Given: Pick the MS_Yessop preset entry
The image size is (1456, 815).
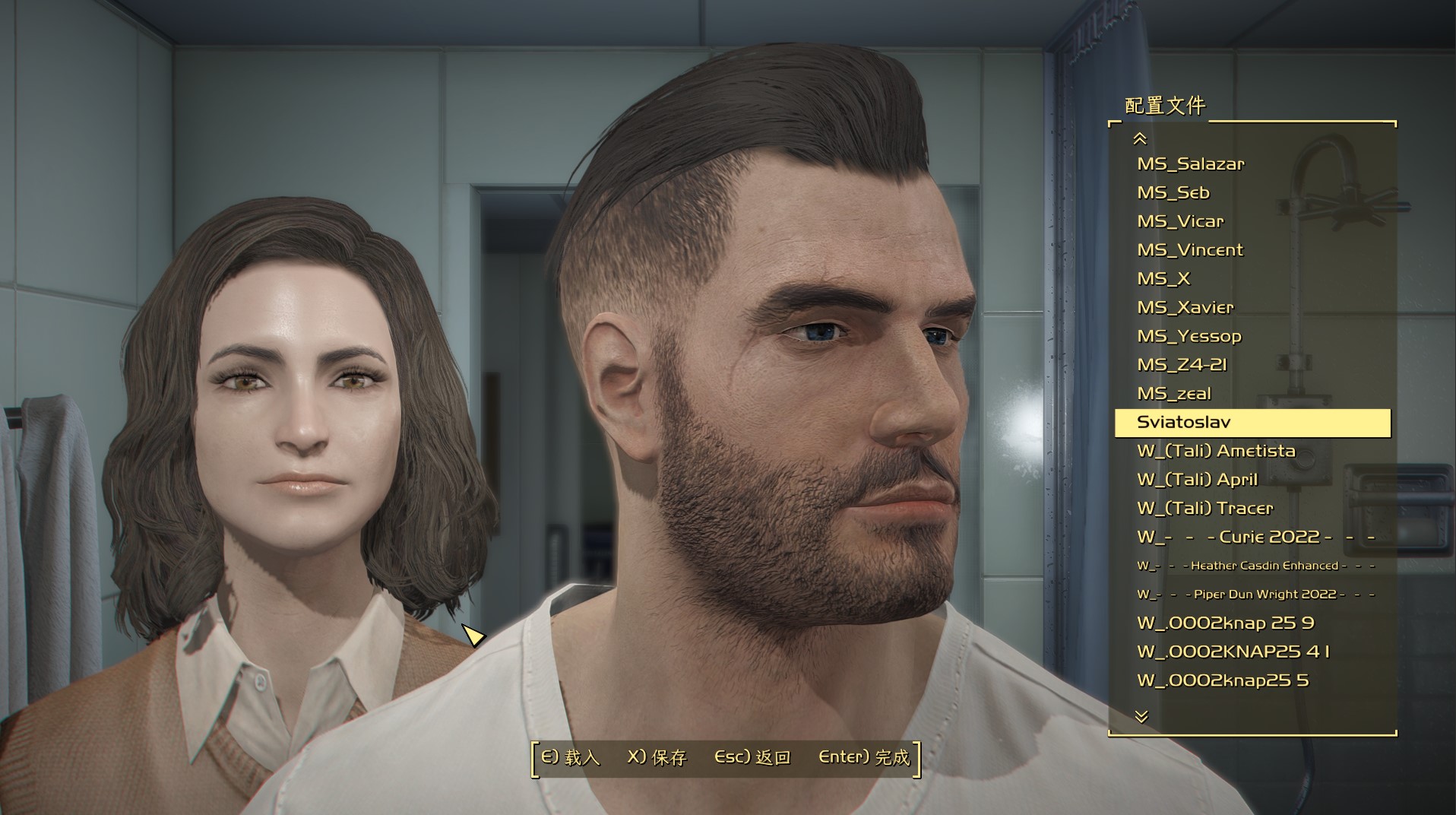Looking at the screenshot, I should [x=1189, y=336].
